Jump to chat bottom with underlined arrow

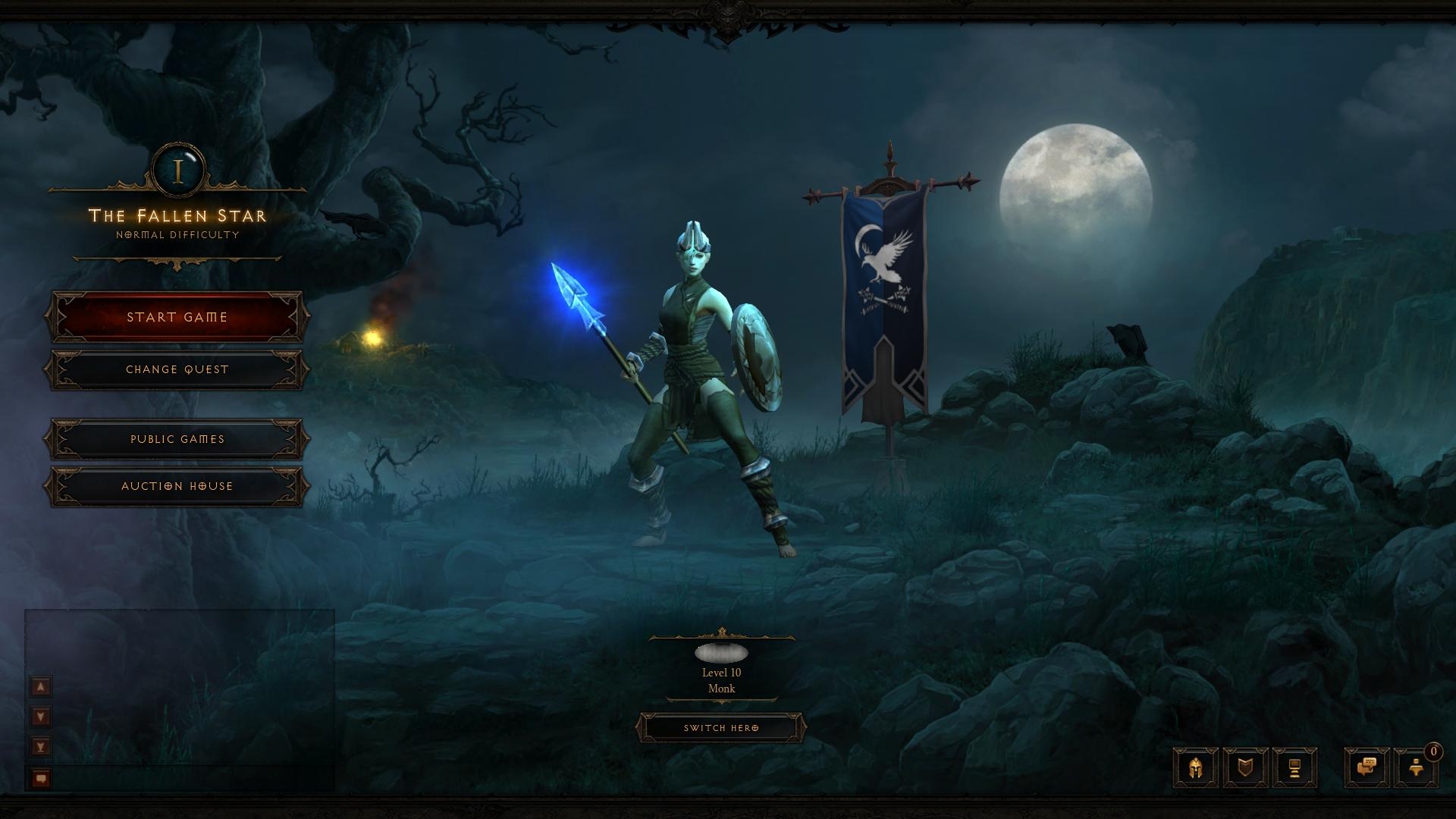[x=41, y=747]
